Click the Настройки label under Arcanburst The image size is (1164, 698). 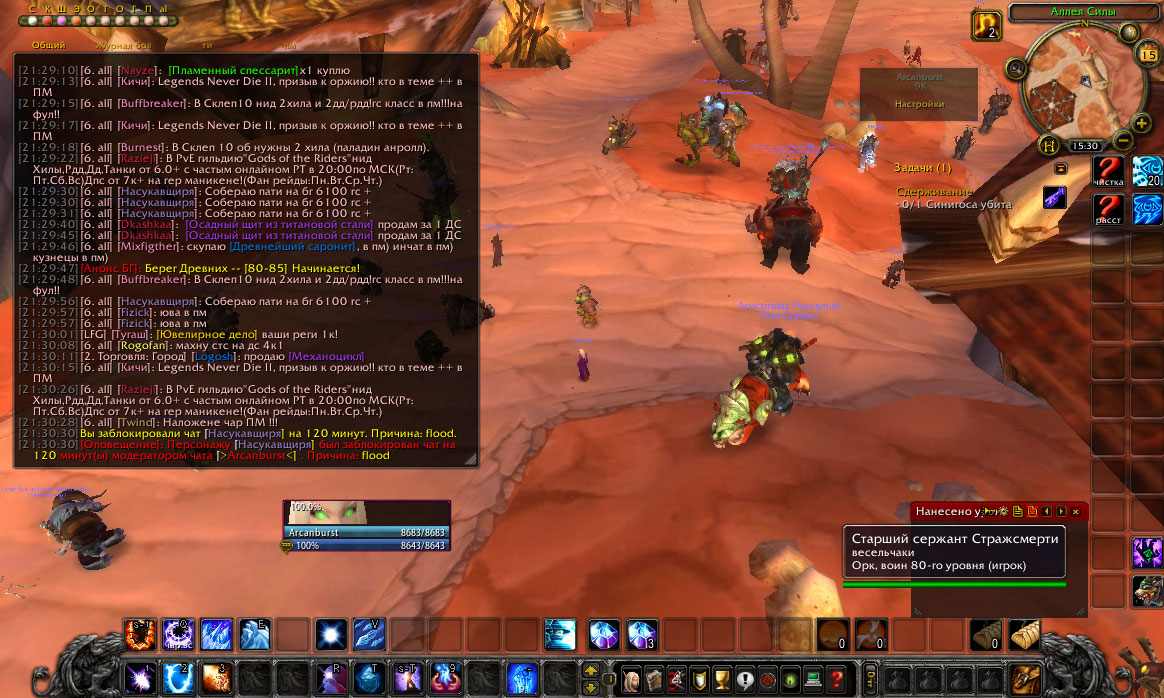(919, 103)
